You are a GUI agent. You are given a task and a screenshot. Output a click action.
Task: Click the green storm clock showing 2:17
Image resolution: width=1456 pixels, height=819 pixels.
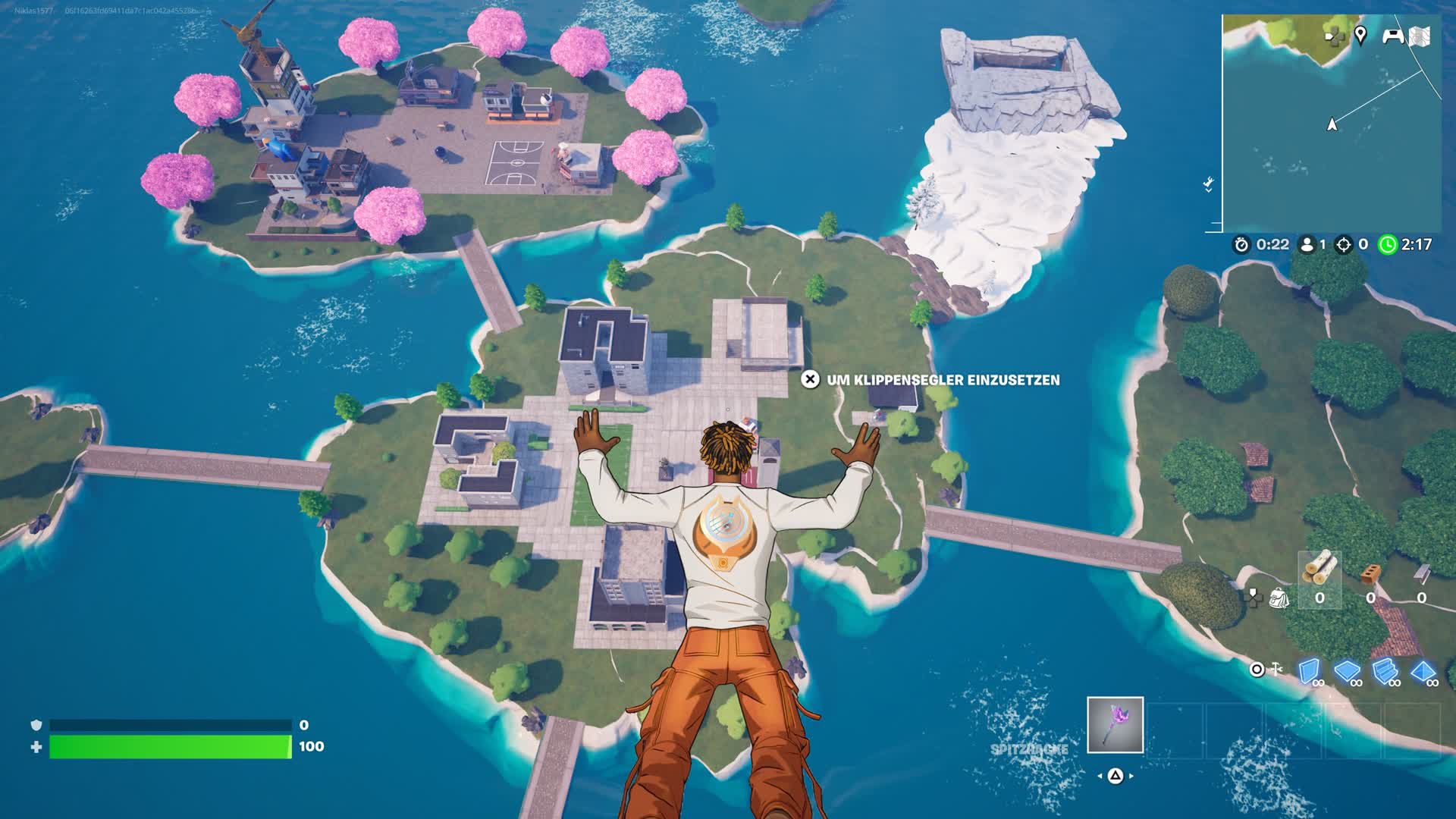[x=1388, y=244]
